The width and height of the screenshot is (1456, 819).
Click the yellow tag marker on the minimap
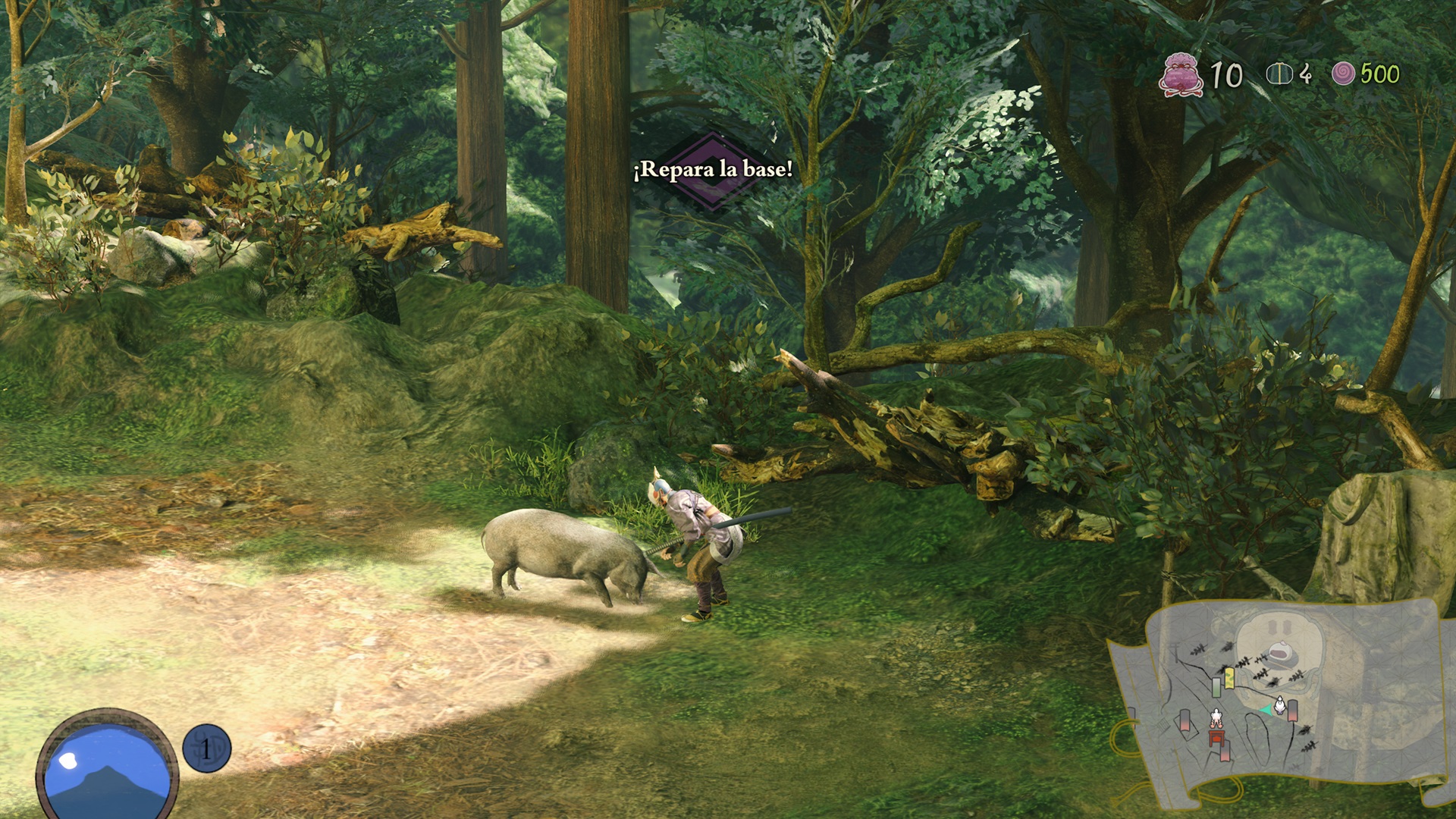(1229, 677)
